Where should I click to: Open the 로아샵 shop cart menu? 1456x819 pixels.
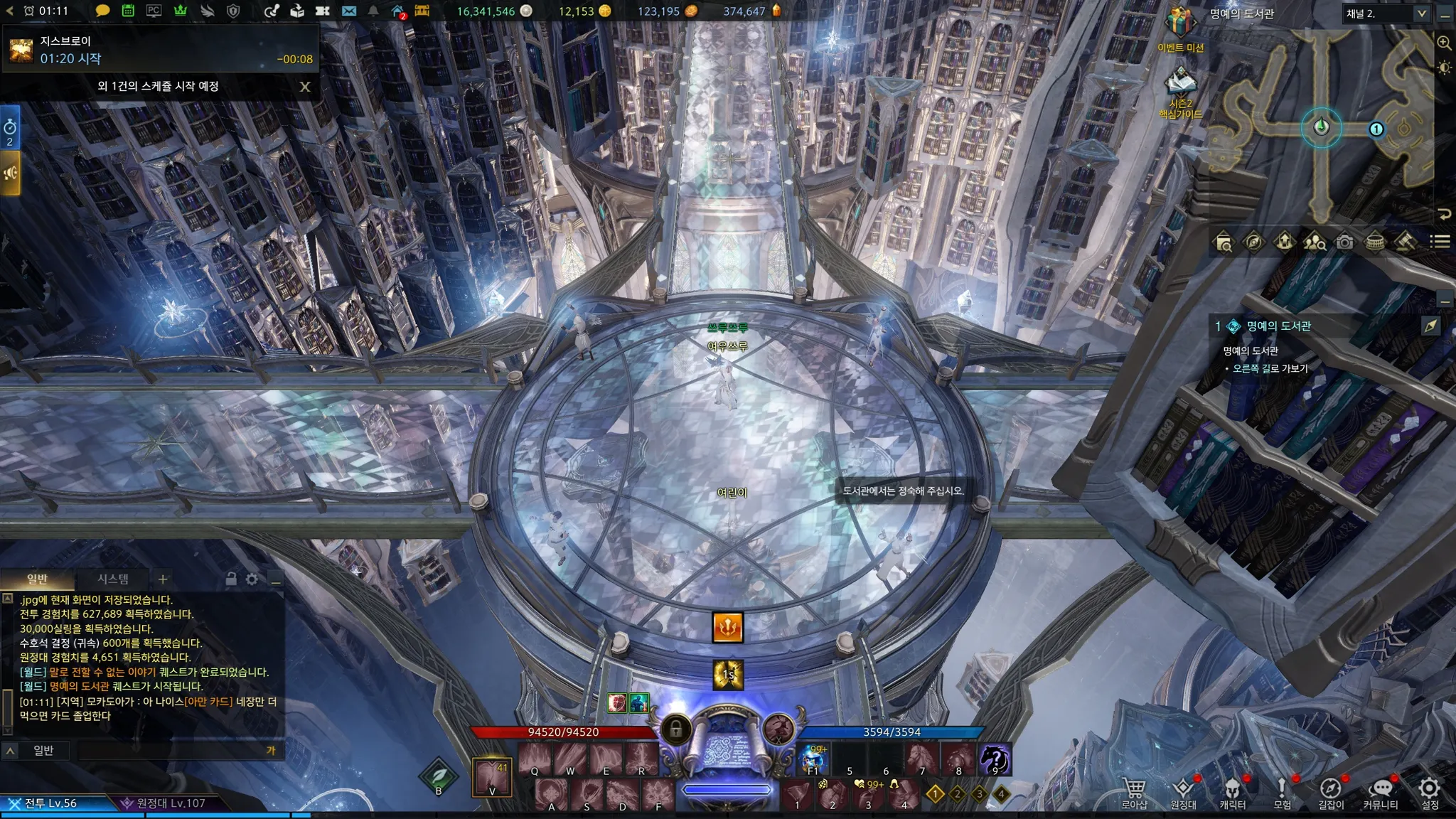tap(1134, 791)
